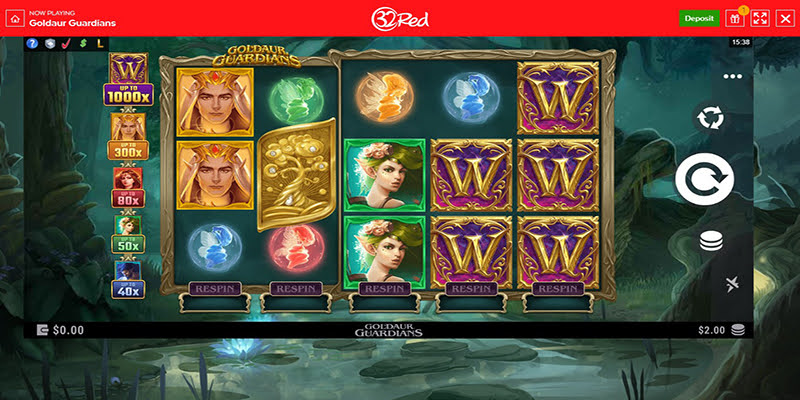Return to lobby via the home icon
Screen dimensions: 800x400
[14, 18]
